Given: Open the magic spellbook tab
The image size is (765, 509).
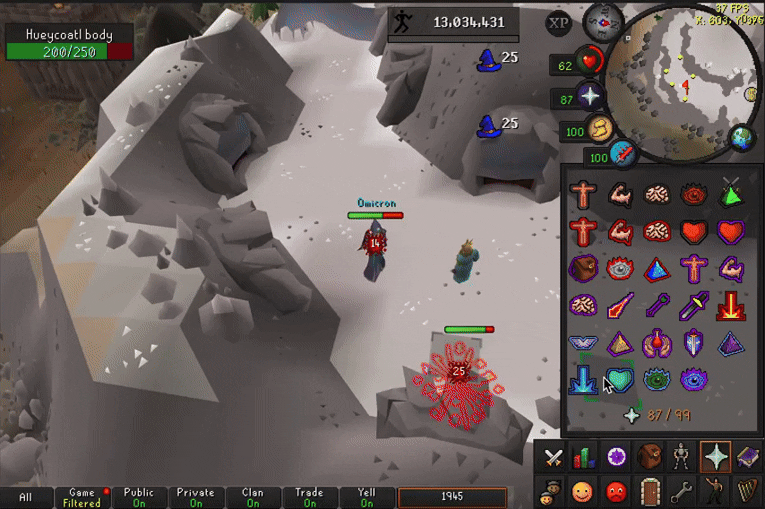Looking at the screenshot, I should 748,457.
